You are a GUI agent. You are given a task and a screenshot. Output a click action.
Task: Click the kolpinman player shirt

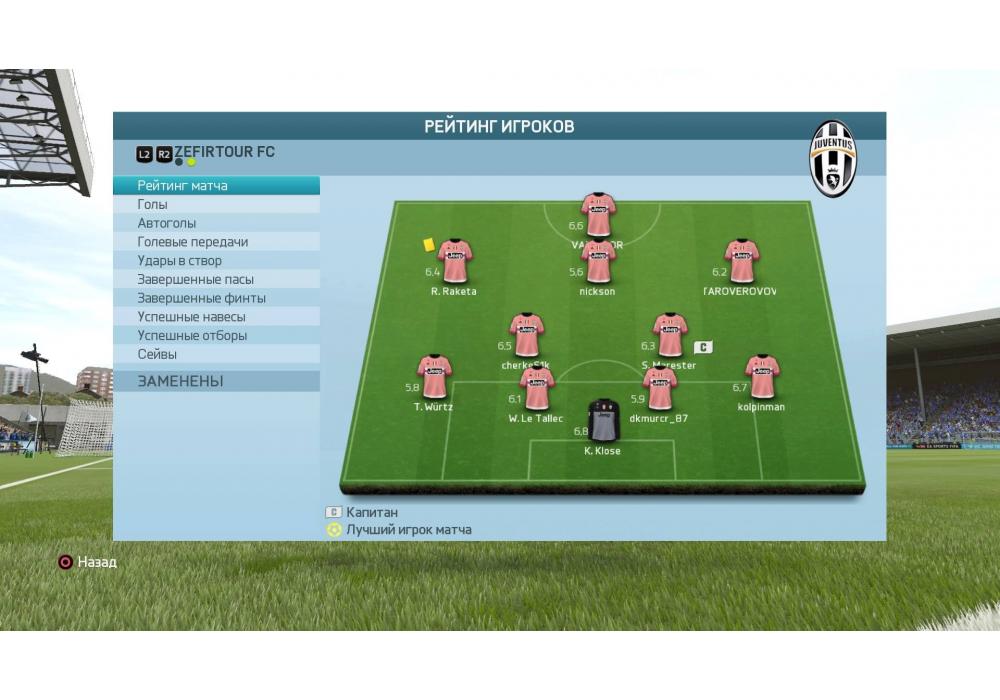tap(762, 378)
